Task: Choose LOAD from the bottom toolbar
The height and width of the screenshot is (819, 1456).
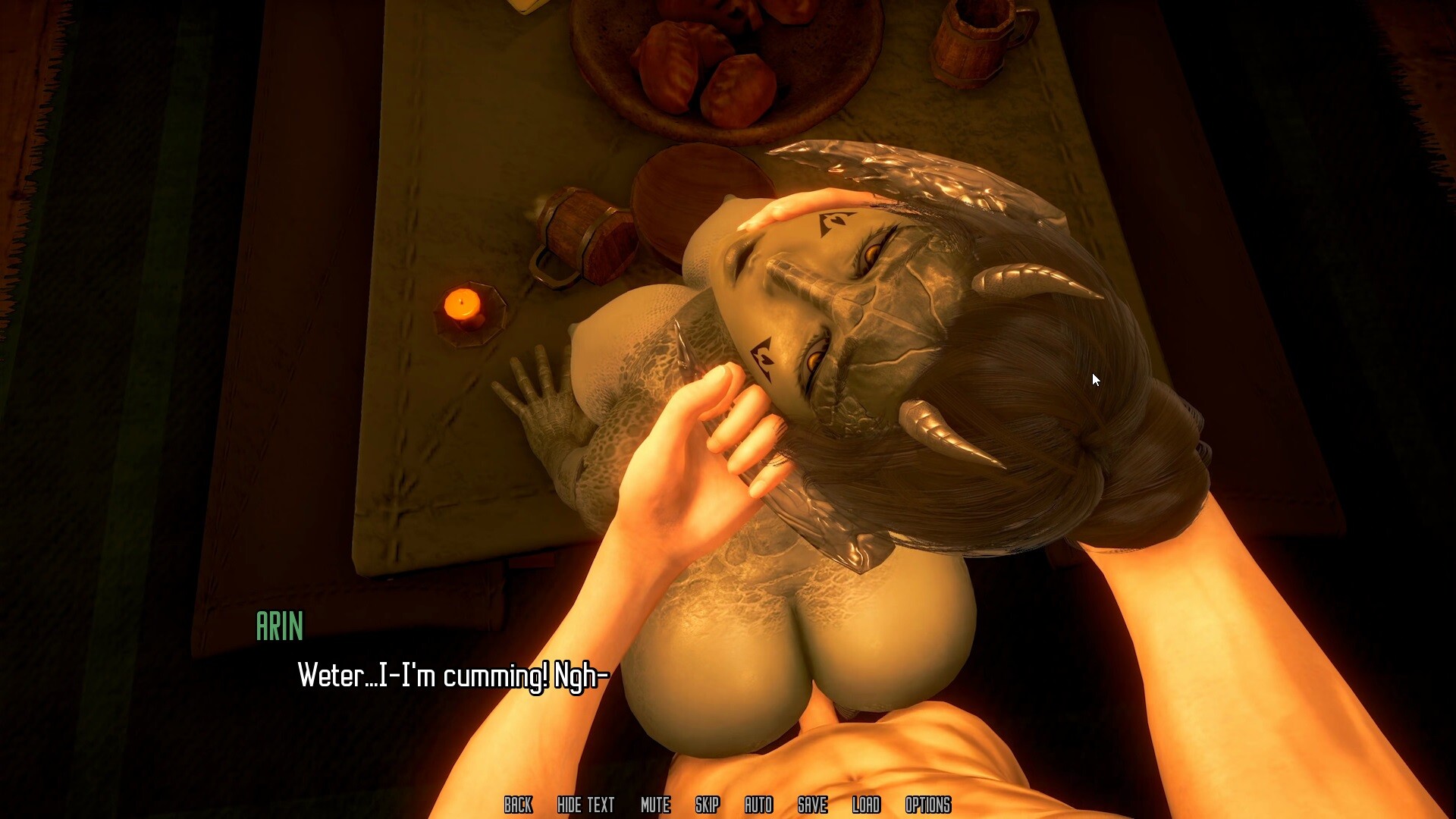Action: point(867,805)
